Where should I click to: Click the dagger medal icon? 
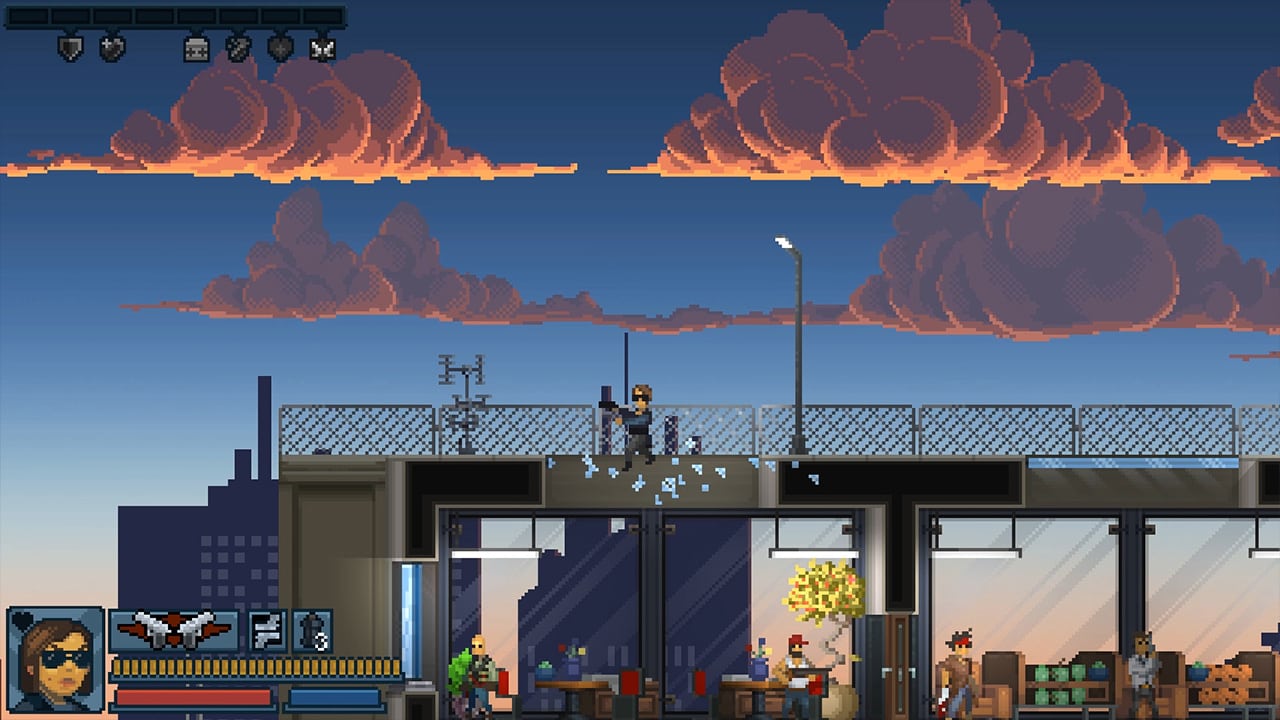(237, 47)
